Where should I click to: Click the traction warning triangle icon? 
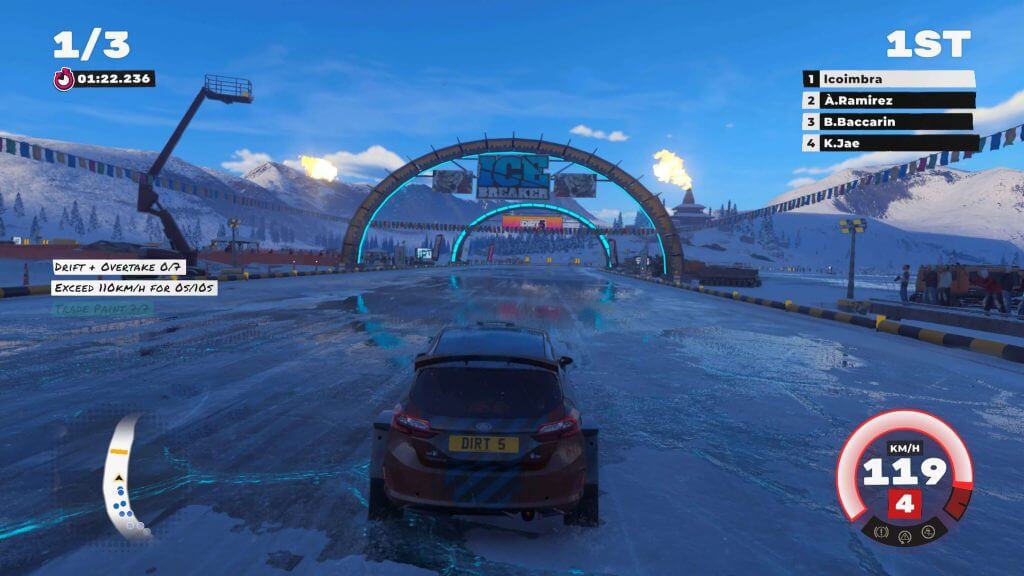point(904,535)
